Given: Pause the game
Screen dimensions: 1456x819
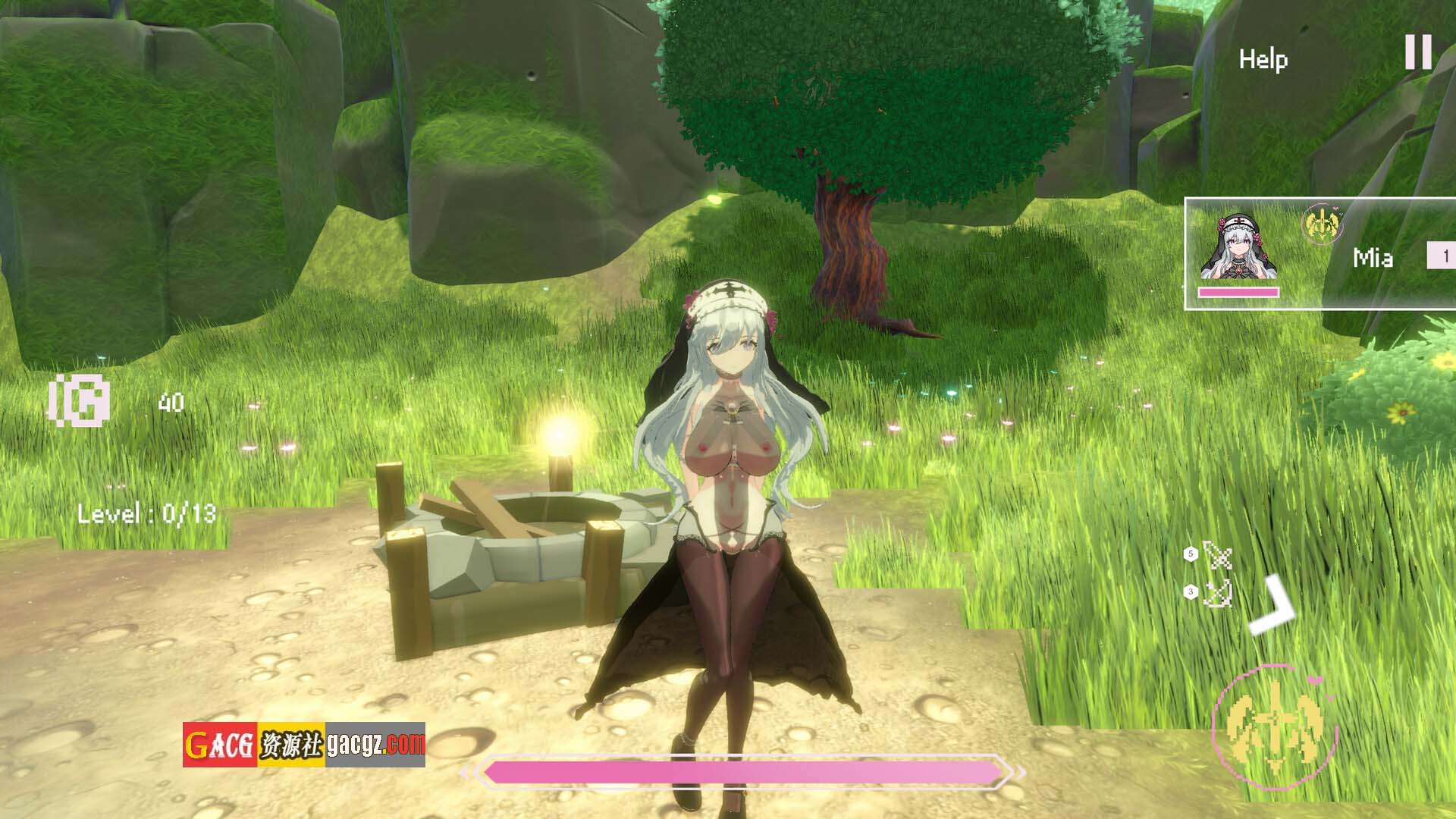Looking at the screenshot, I should (1418, 52).
